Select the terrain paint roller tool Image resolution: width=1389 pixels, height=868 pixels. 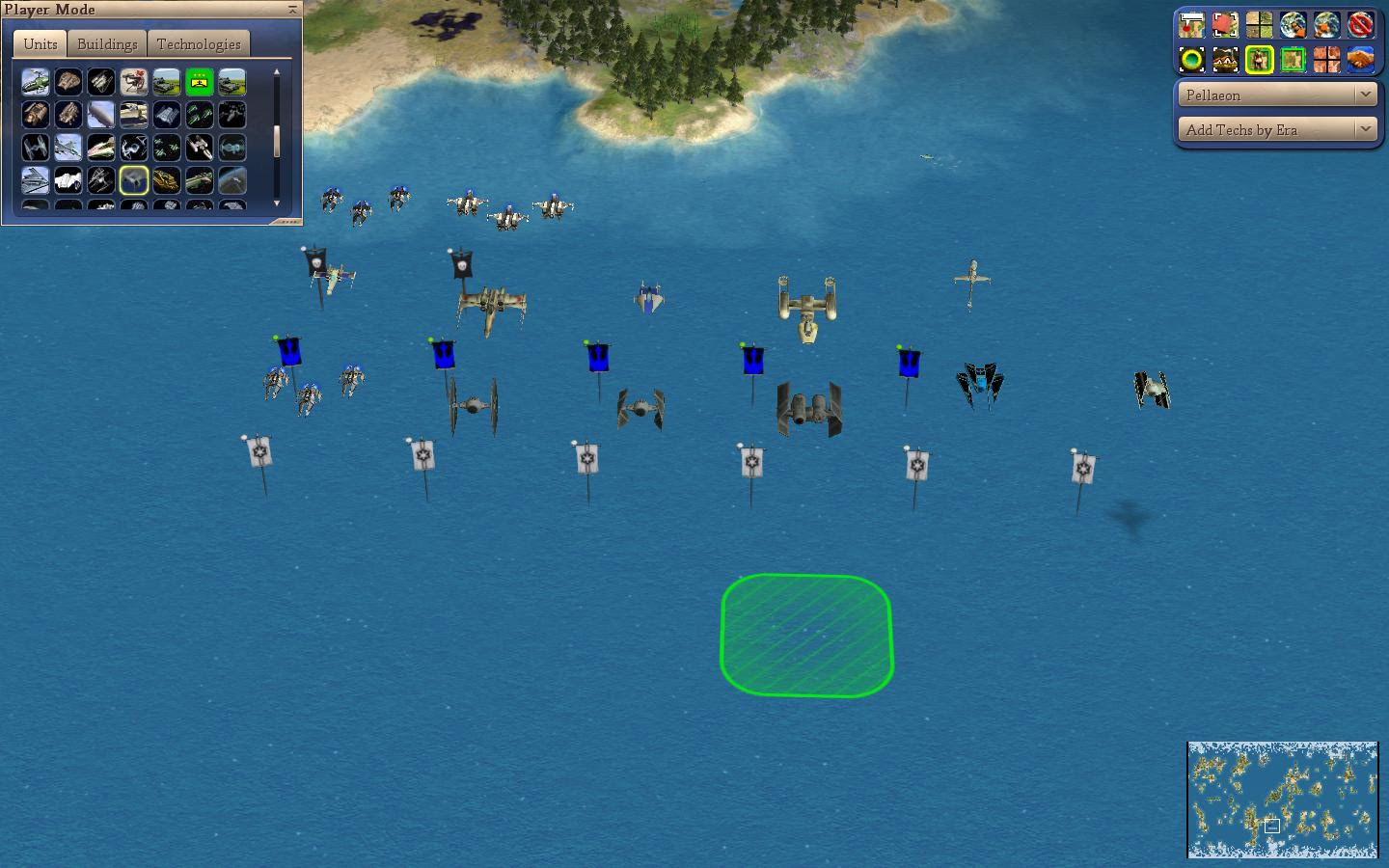click(x=1192, y=24)
